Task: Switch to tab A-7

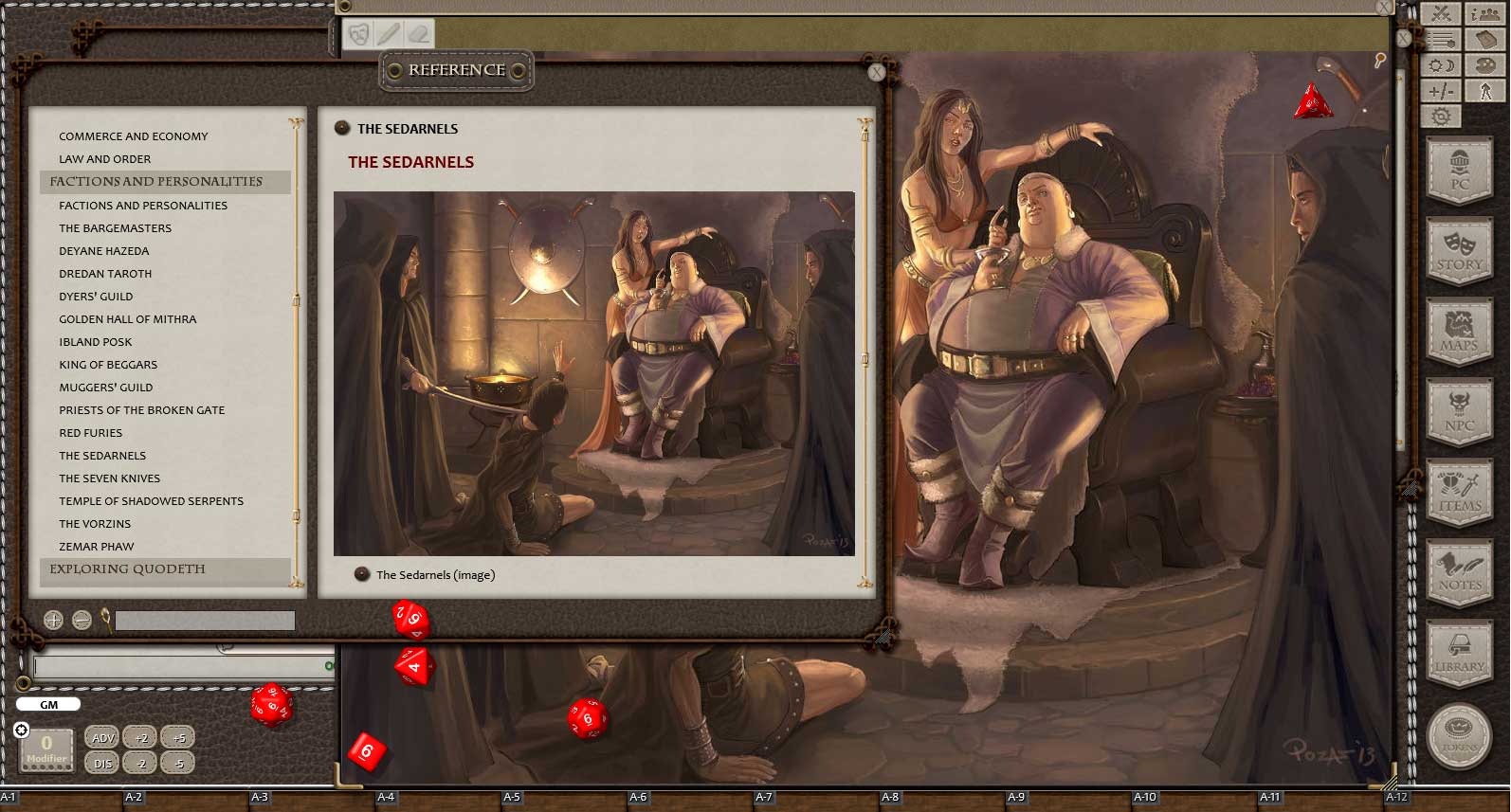Action: pyautogui.click(x=764, y=798)
